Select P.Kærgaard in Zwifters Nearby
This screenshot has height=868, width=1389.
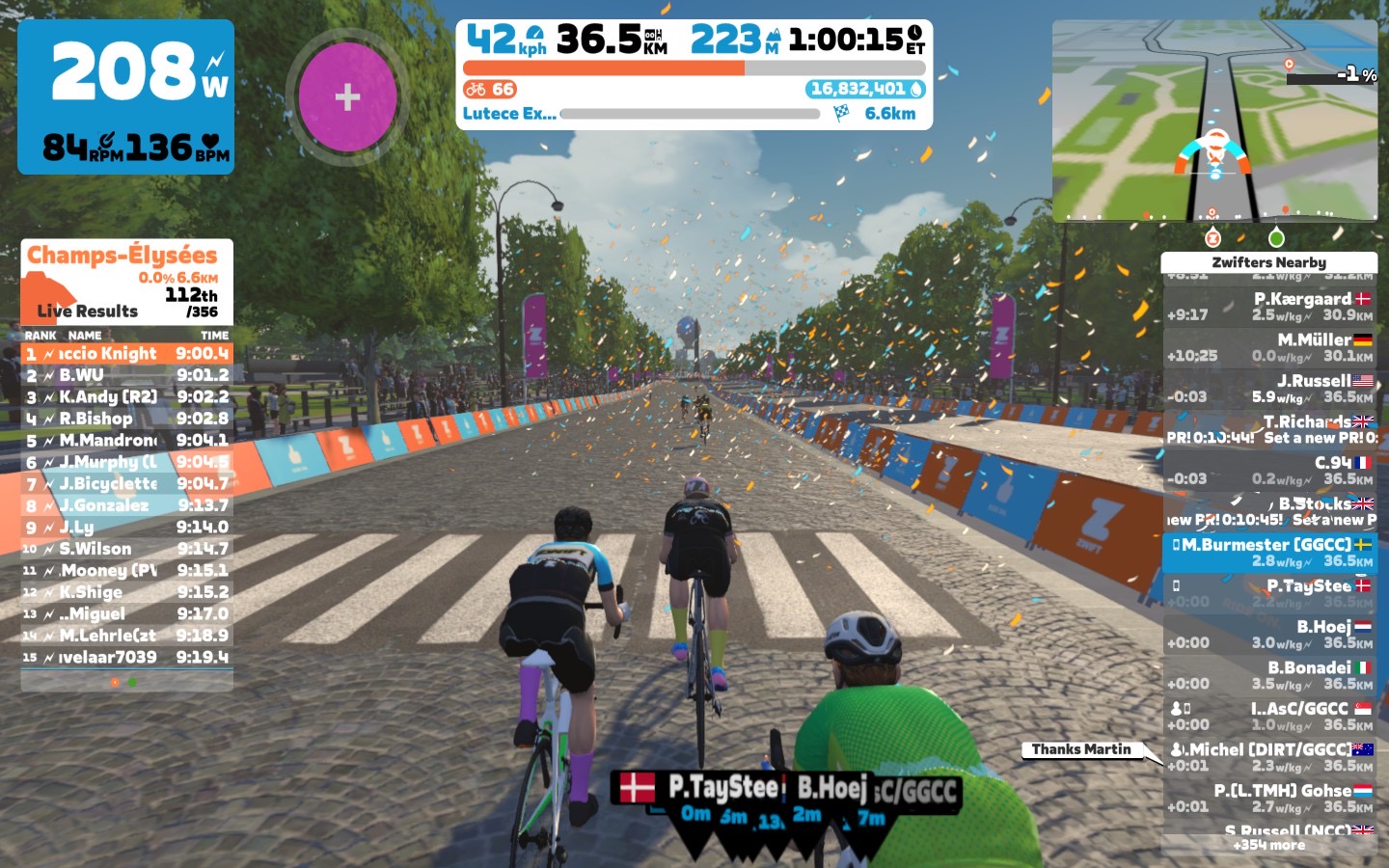[1269, 307]
